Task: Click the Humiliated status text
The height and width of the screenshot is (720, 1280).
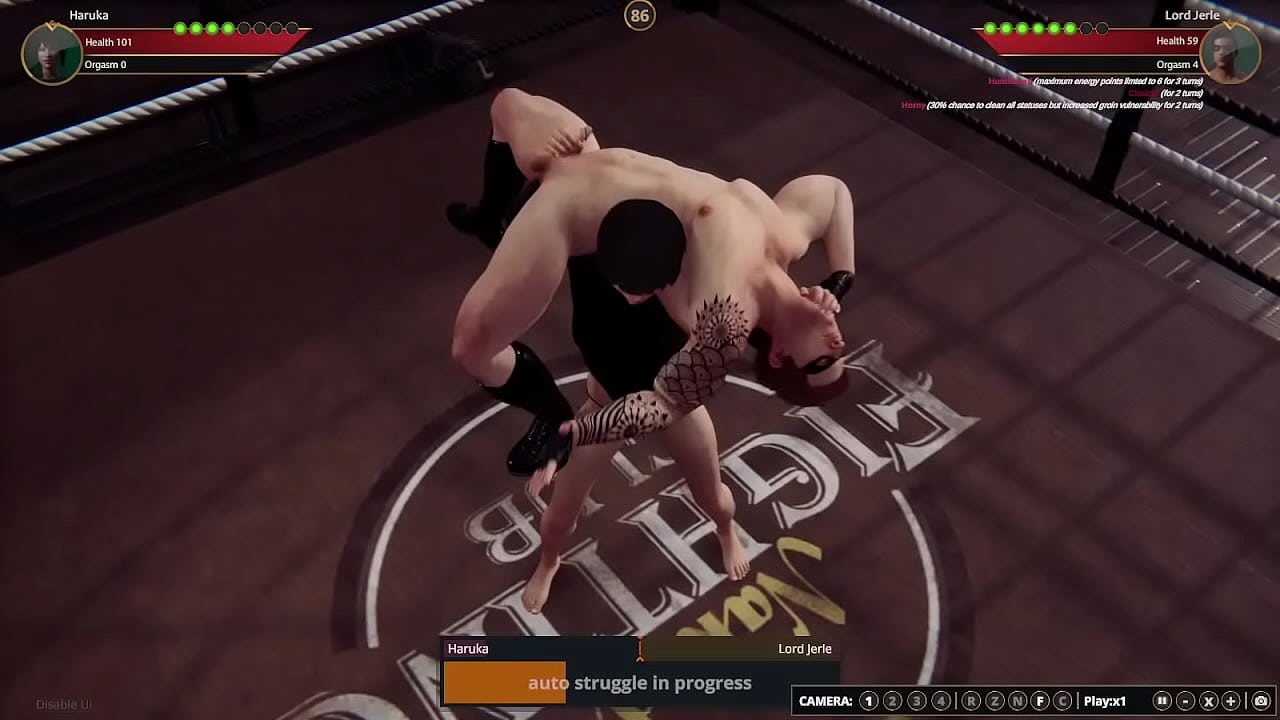Action: [1010, 81]
